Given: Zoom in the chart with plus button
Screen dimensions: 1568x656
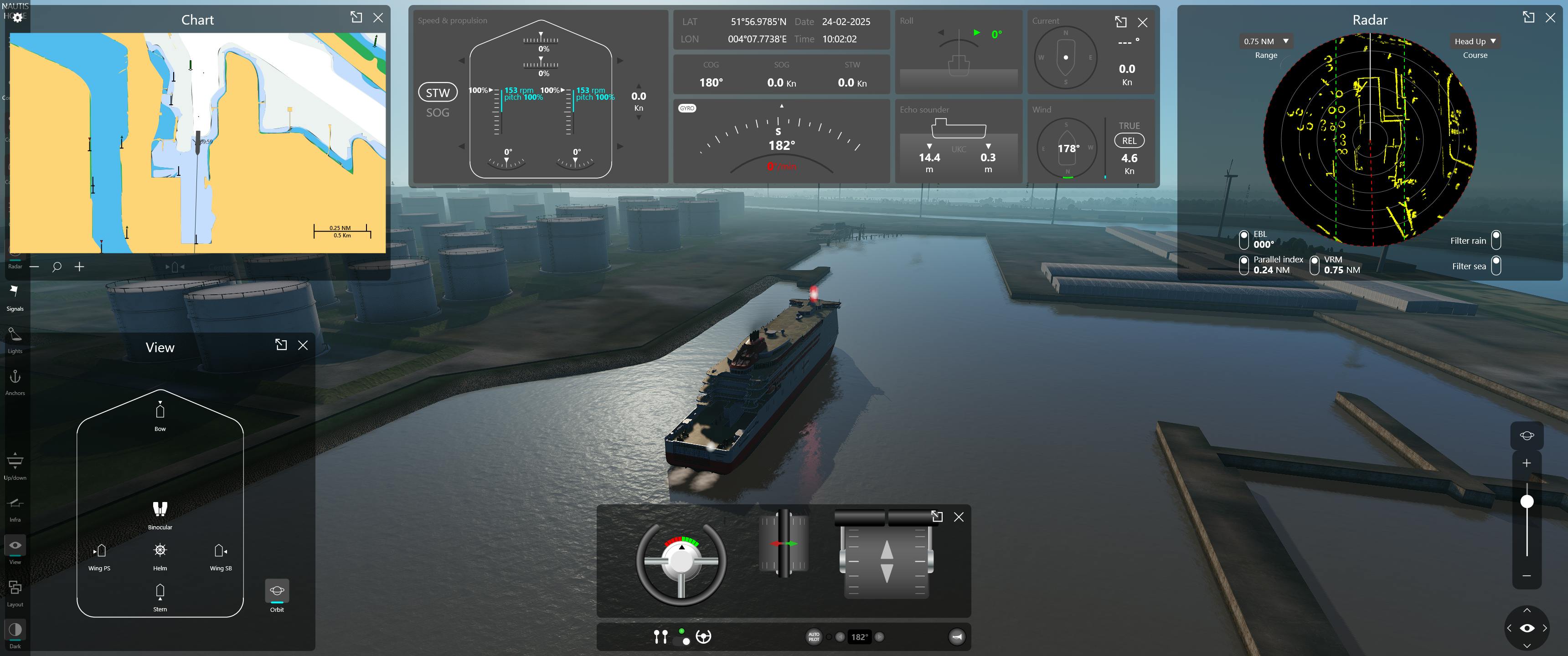Looking at the screenshot, I should tap(79, 266).
